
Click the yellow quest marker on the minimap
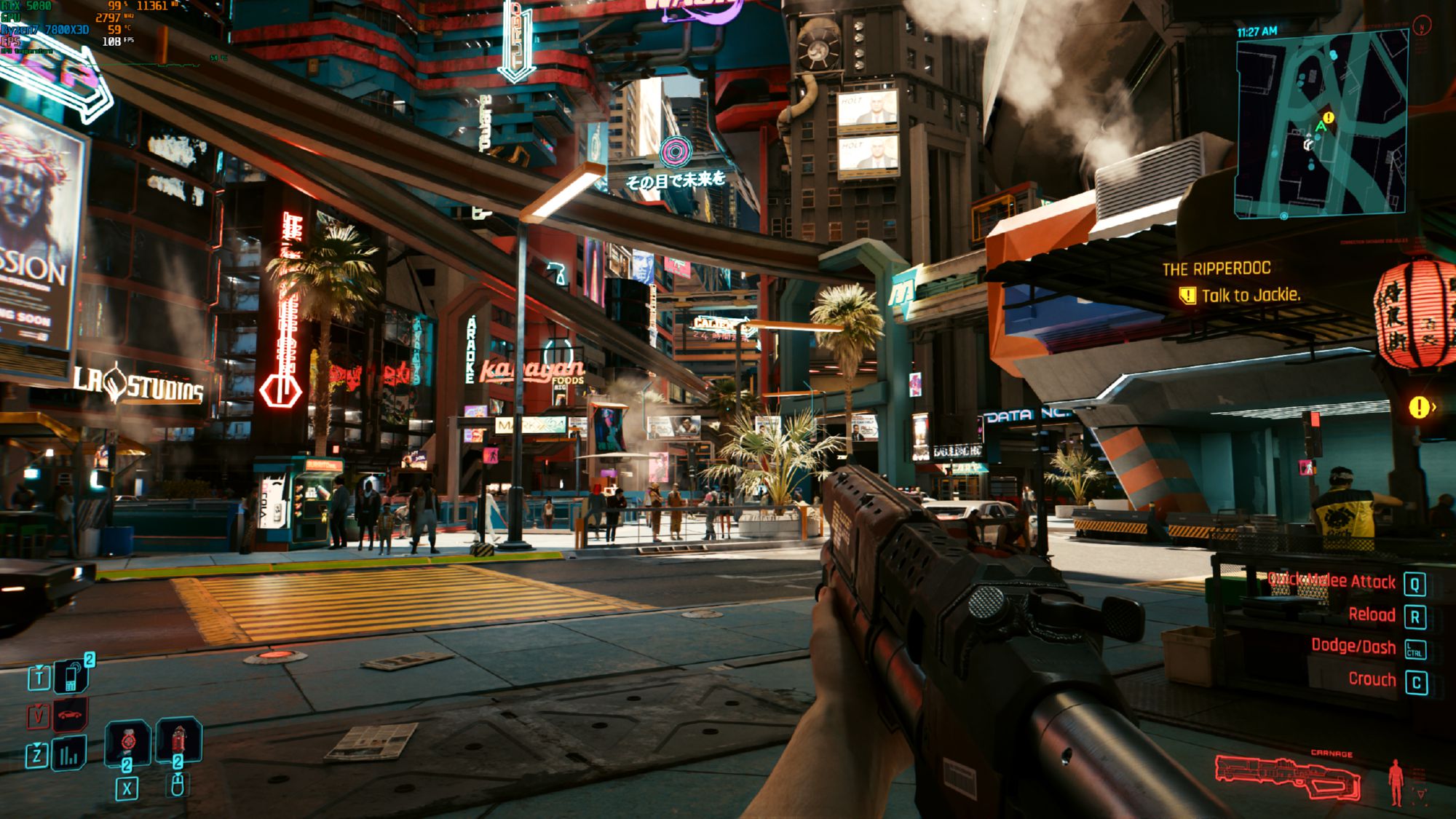click(1329, 117)
